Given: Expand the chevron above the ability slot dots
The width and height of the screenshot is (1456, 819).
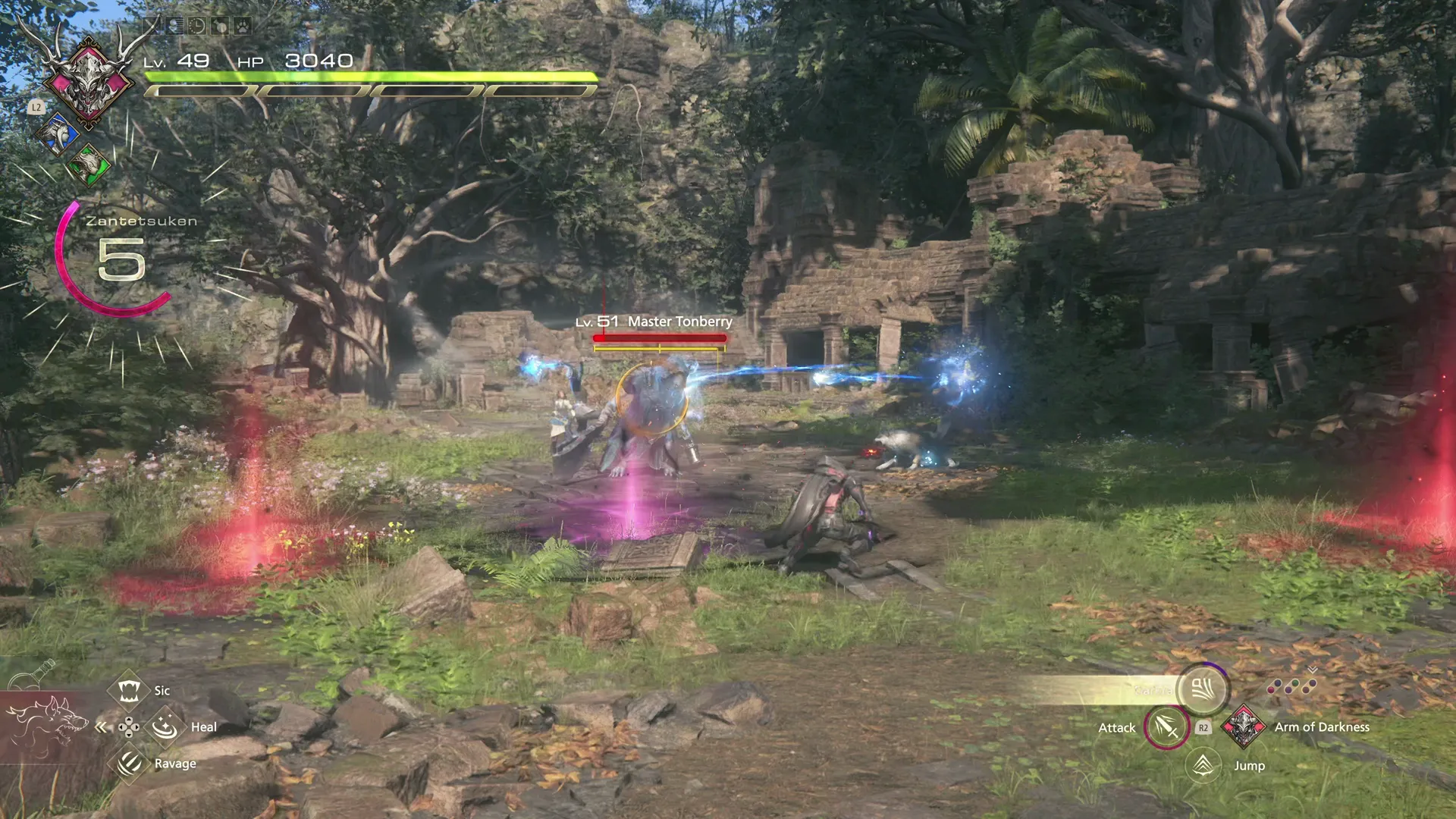Looking at the screenshot, I should [1312, 669].
